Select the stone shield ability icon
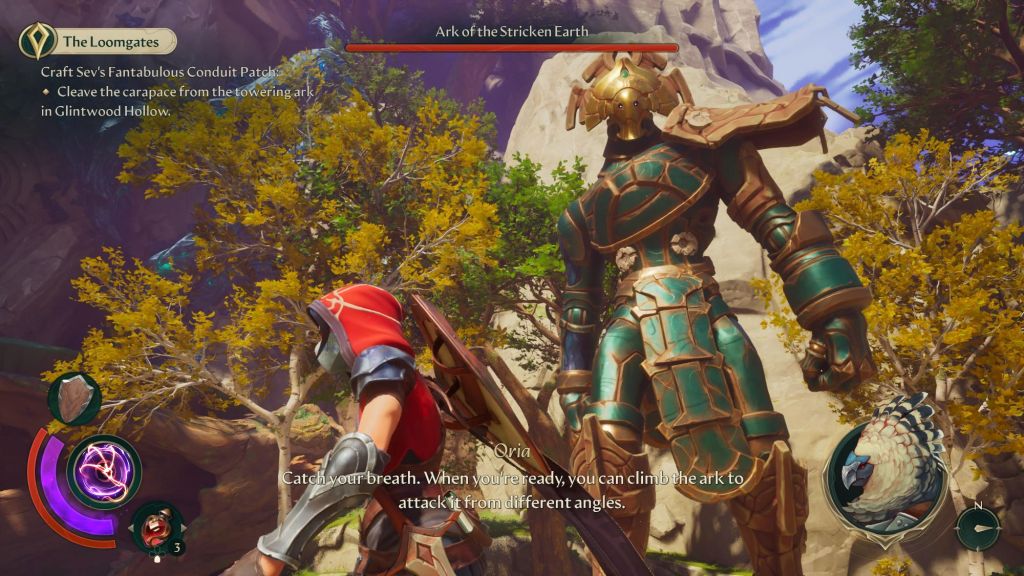Viewport: 1024px width, 576px height. coord(74,398)
